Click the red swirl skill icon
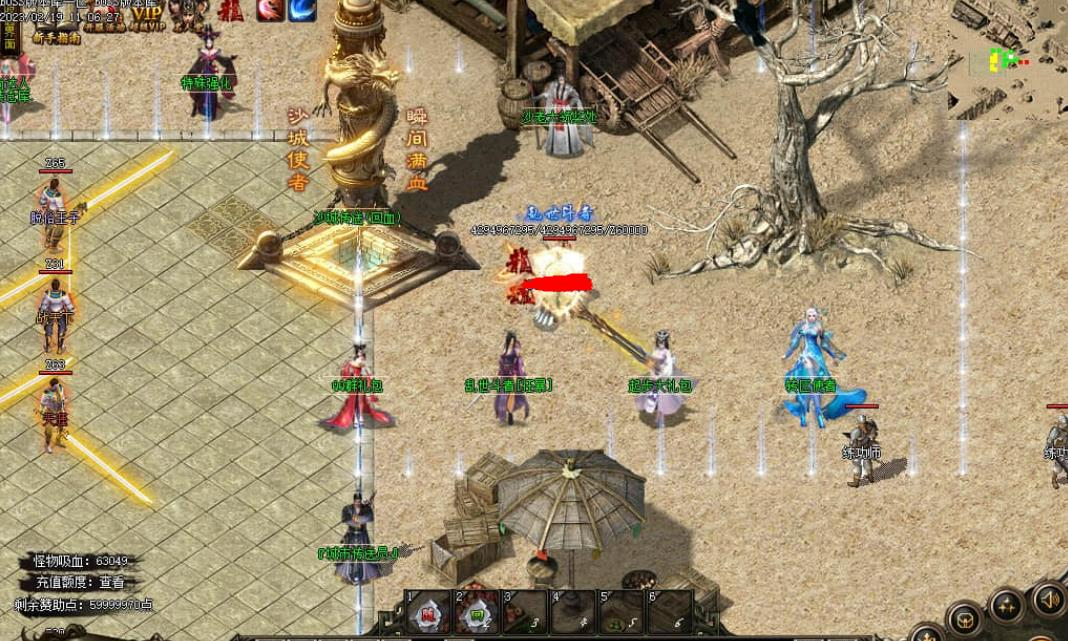 tap(269, 10)
